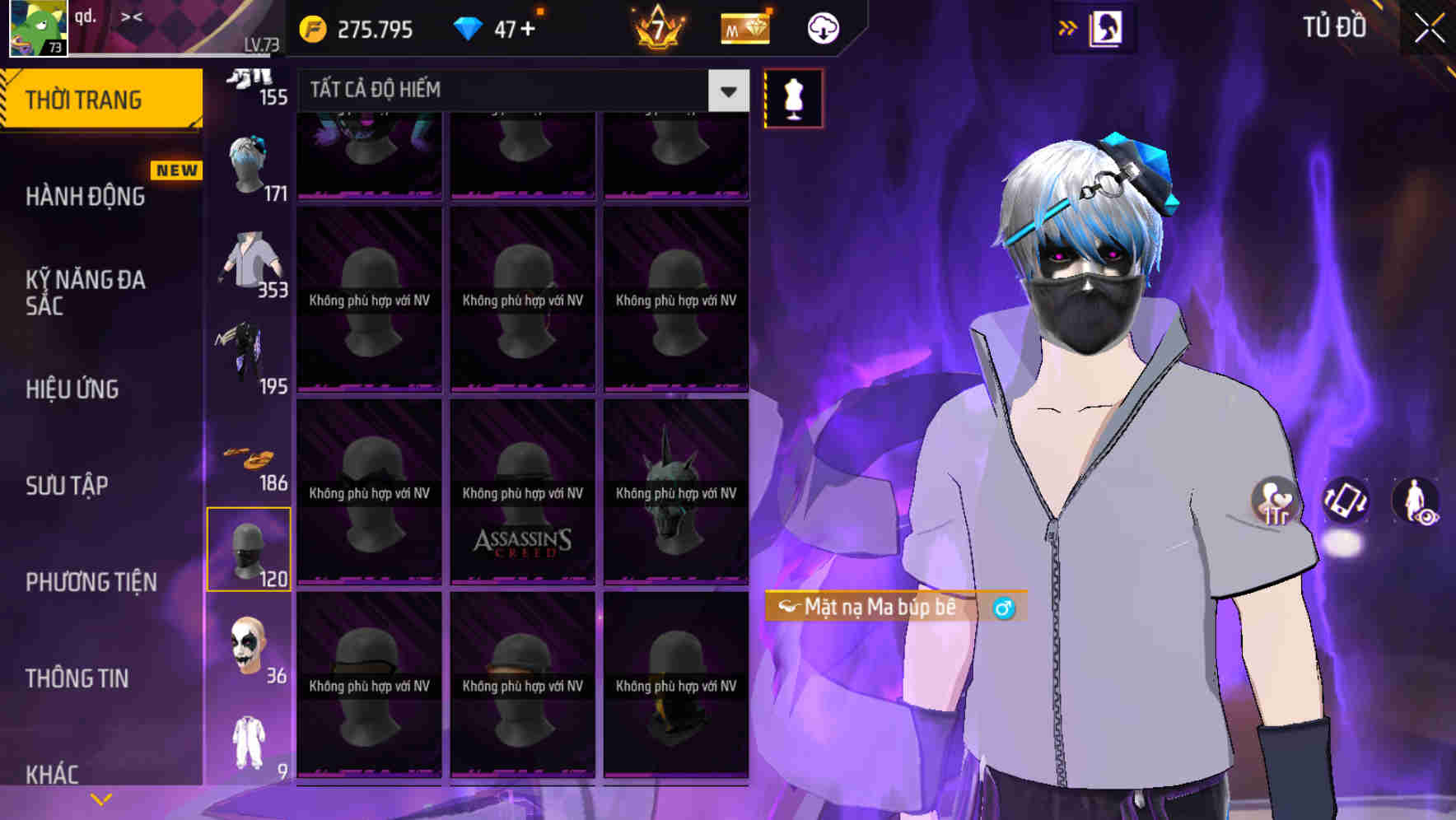This screenshot has width=1456, height=820.
Task: Click the M membership diamond badge
Action: 744,27
